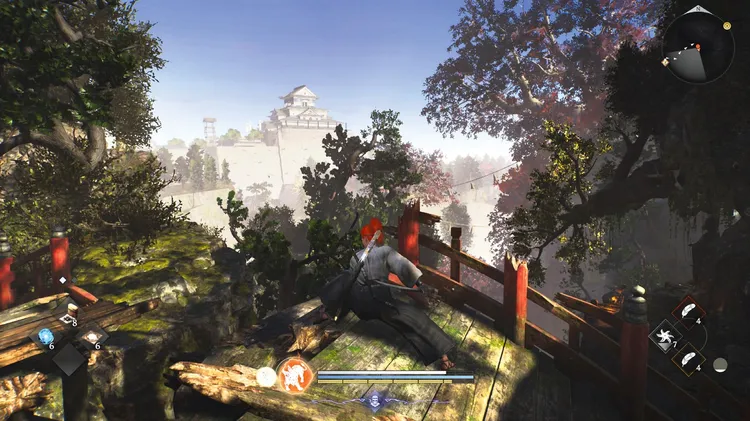Select the empty dark diamond item slot
Viewport: 750px width, 421px height.
[x=69, y=360]
